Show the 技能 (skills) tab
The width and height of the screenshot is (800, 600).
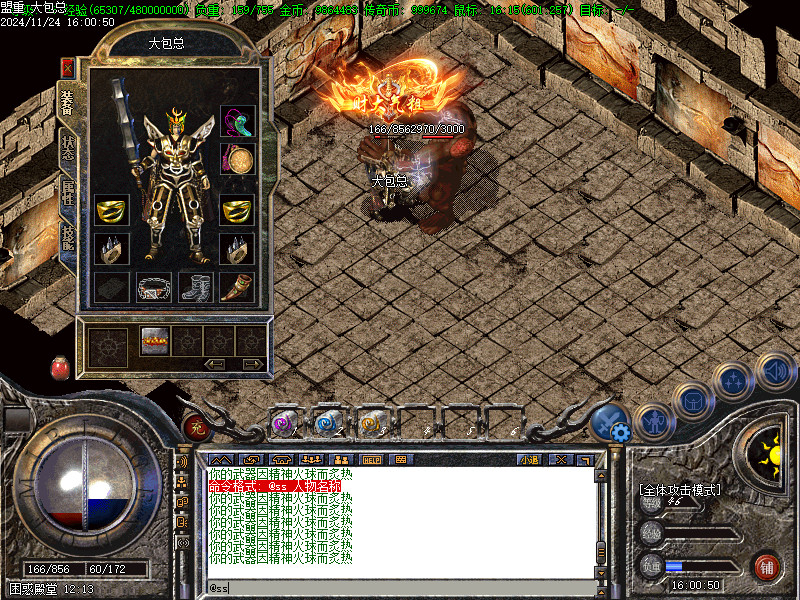67,238
